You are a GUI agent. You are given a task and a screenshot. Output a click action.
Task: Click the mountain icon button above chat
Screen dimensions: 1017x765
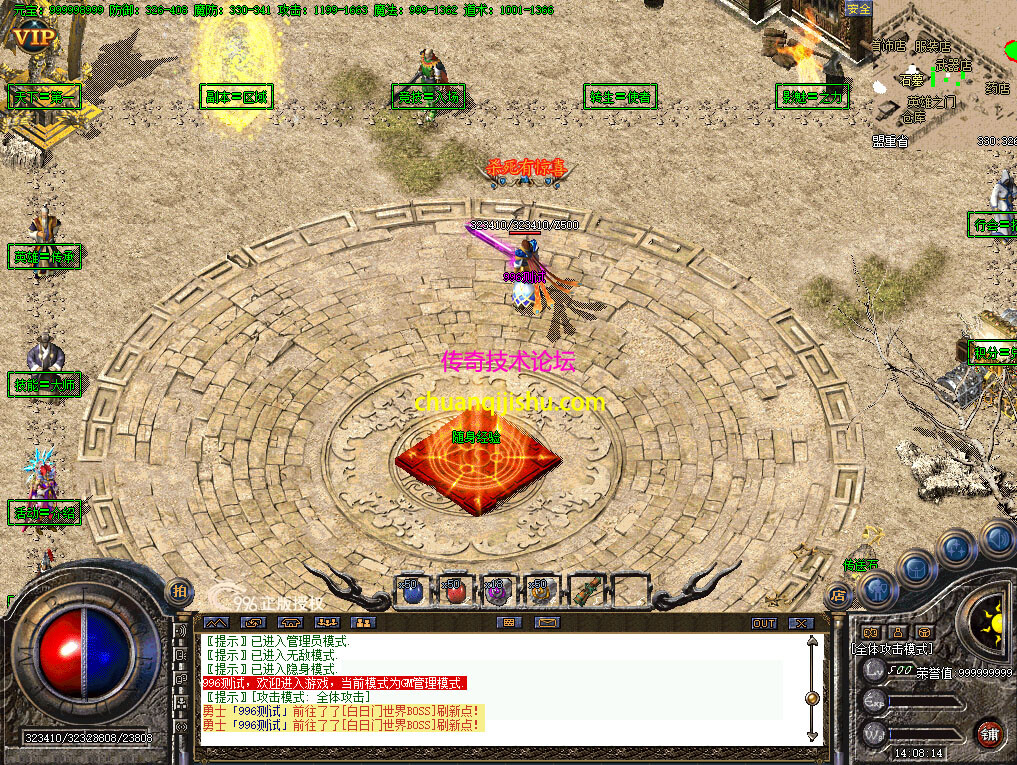(217, 623)
